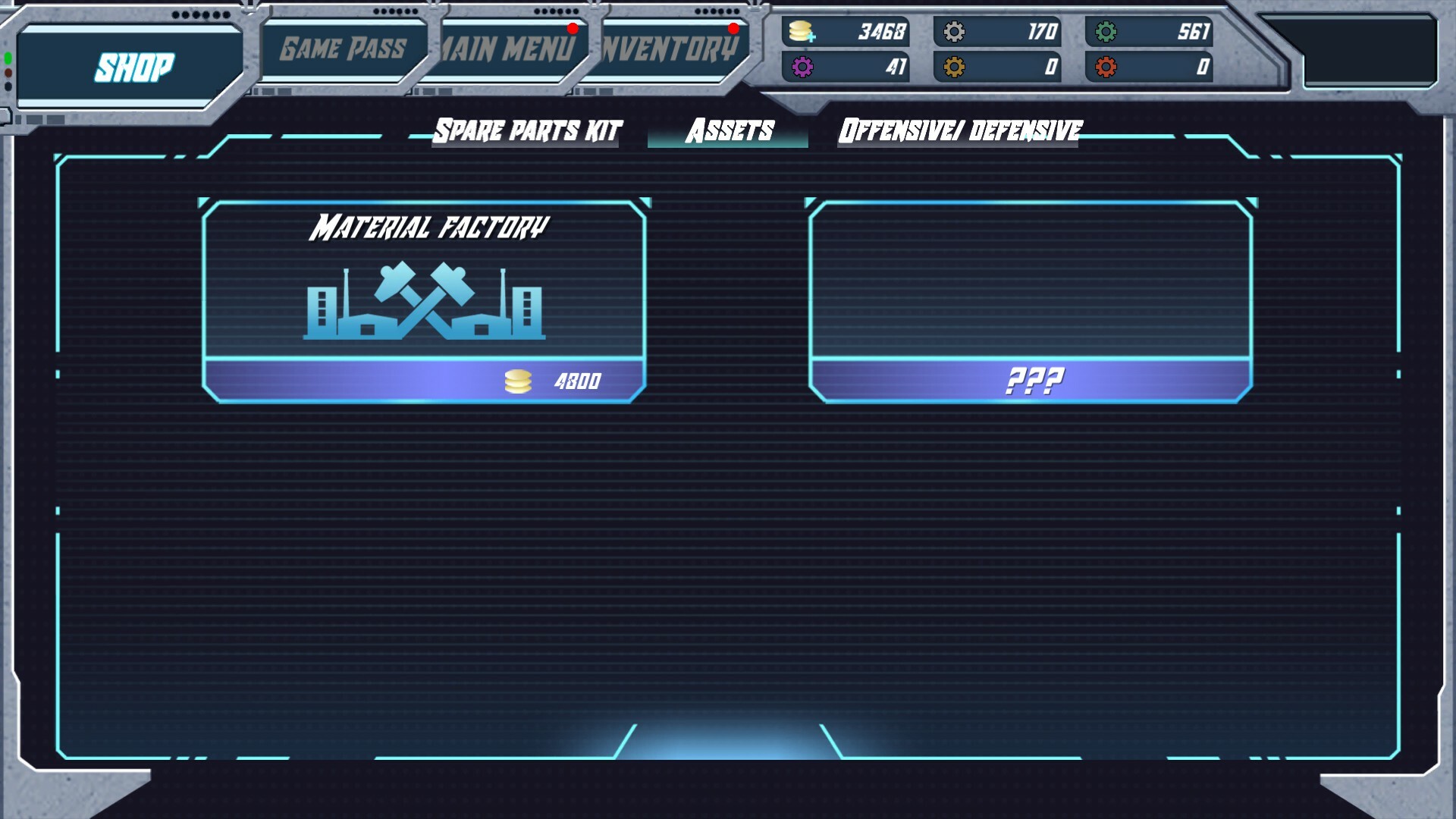Select the Assets tab
1456x819 pixels.
729,131
